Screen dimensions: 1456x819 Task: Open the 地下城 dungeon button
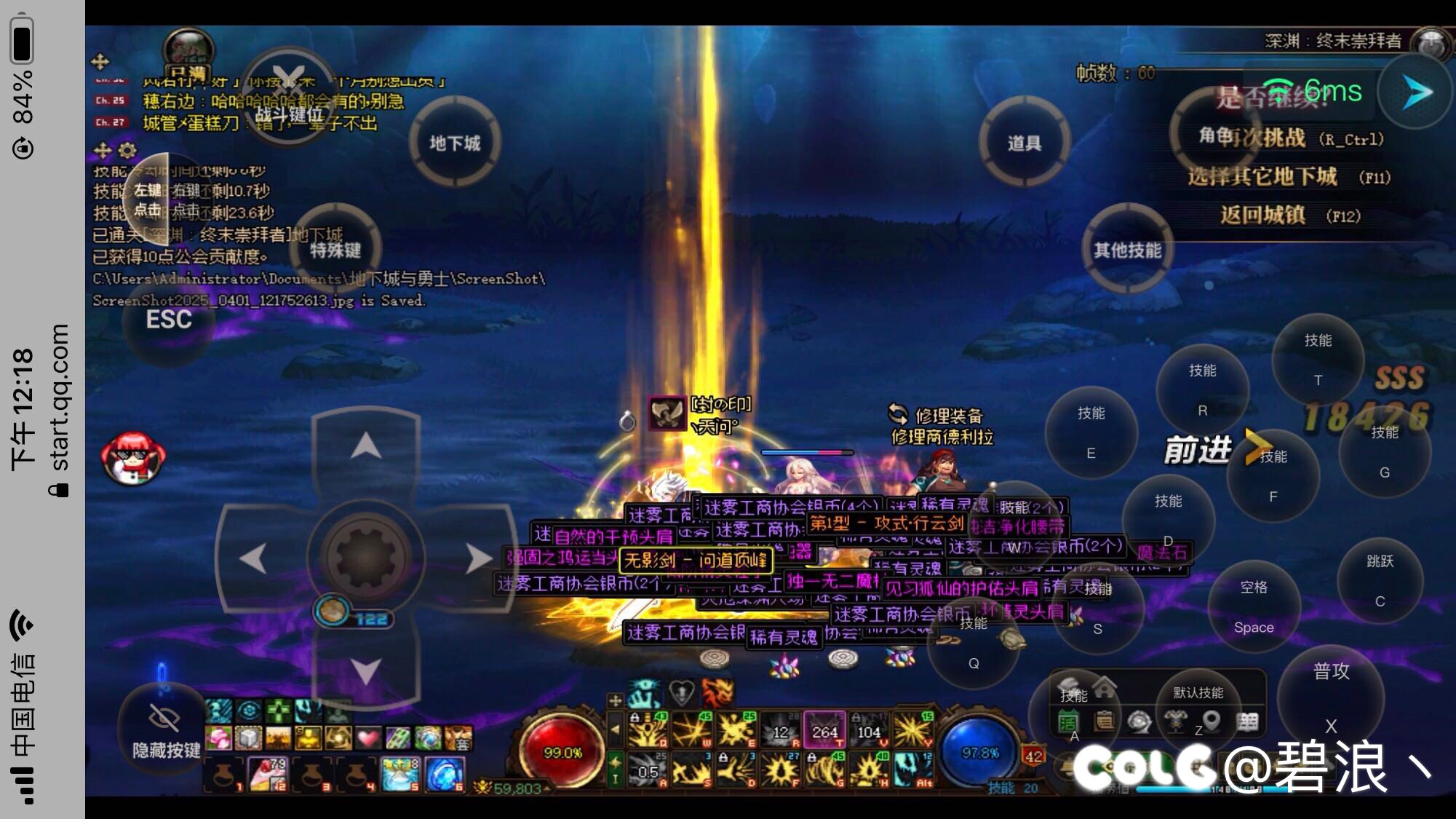(455, 143)
